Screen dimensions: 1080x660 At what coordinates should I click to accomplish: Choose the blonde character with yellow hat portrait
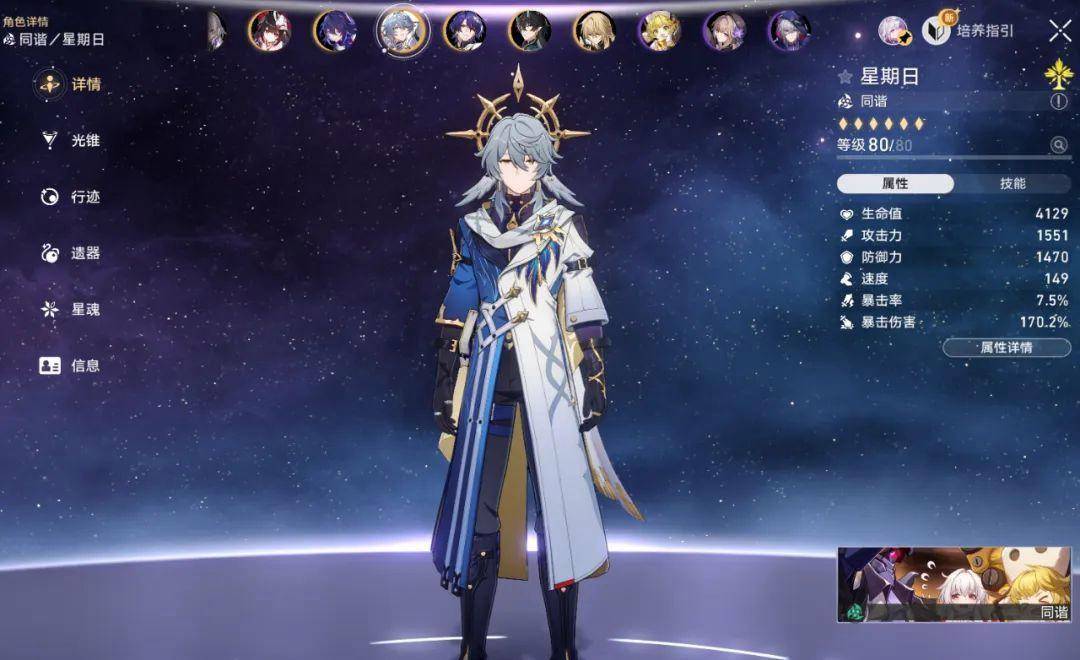659,31
